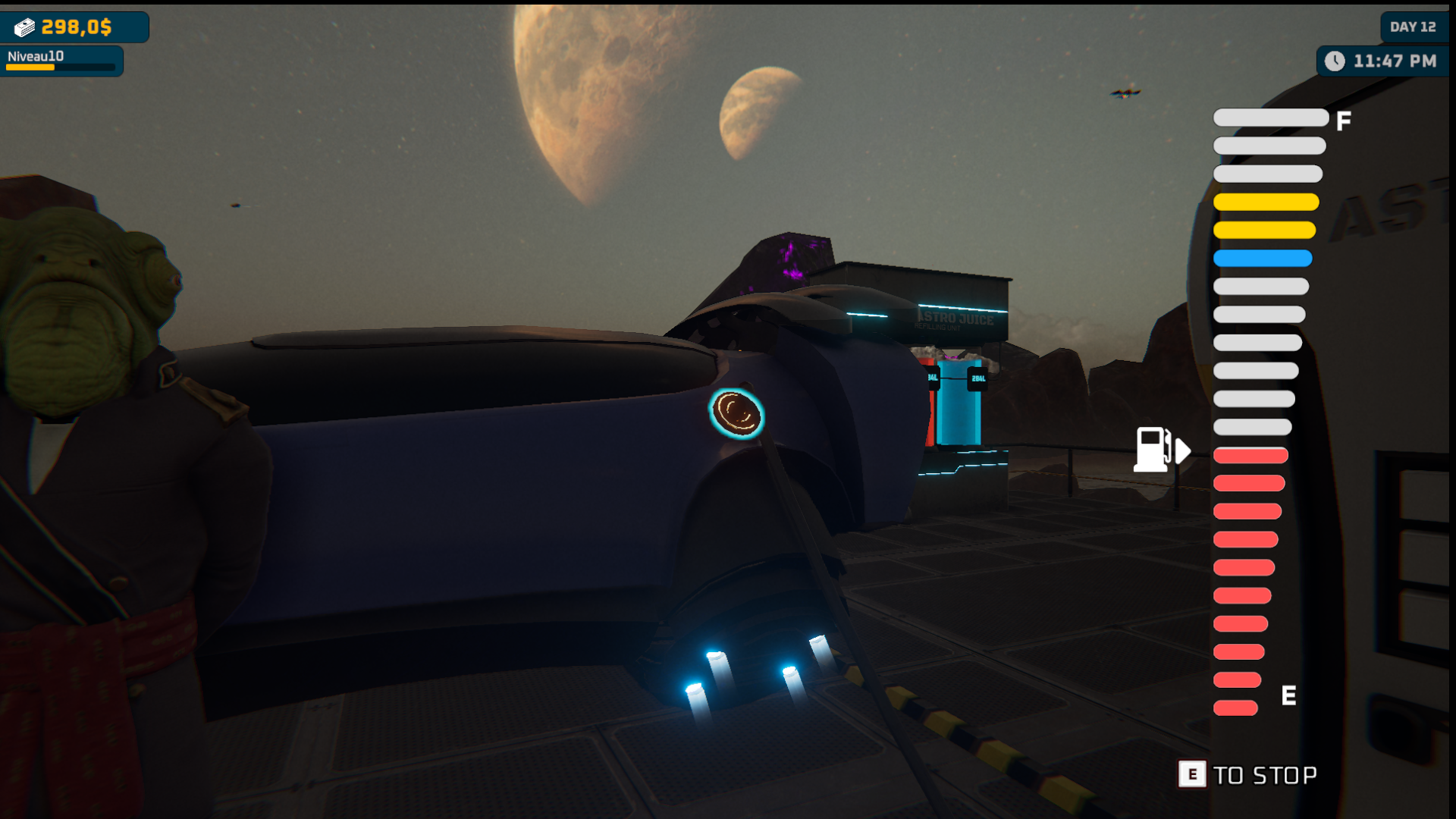Viewport: 1456px width, 819px height.
Task: Click the highlighted fuel cap on the car
Action: [x=736, y=414]
